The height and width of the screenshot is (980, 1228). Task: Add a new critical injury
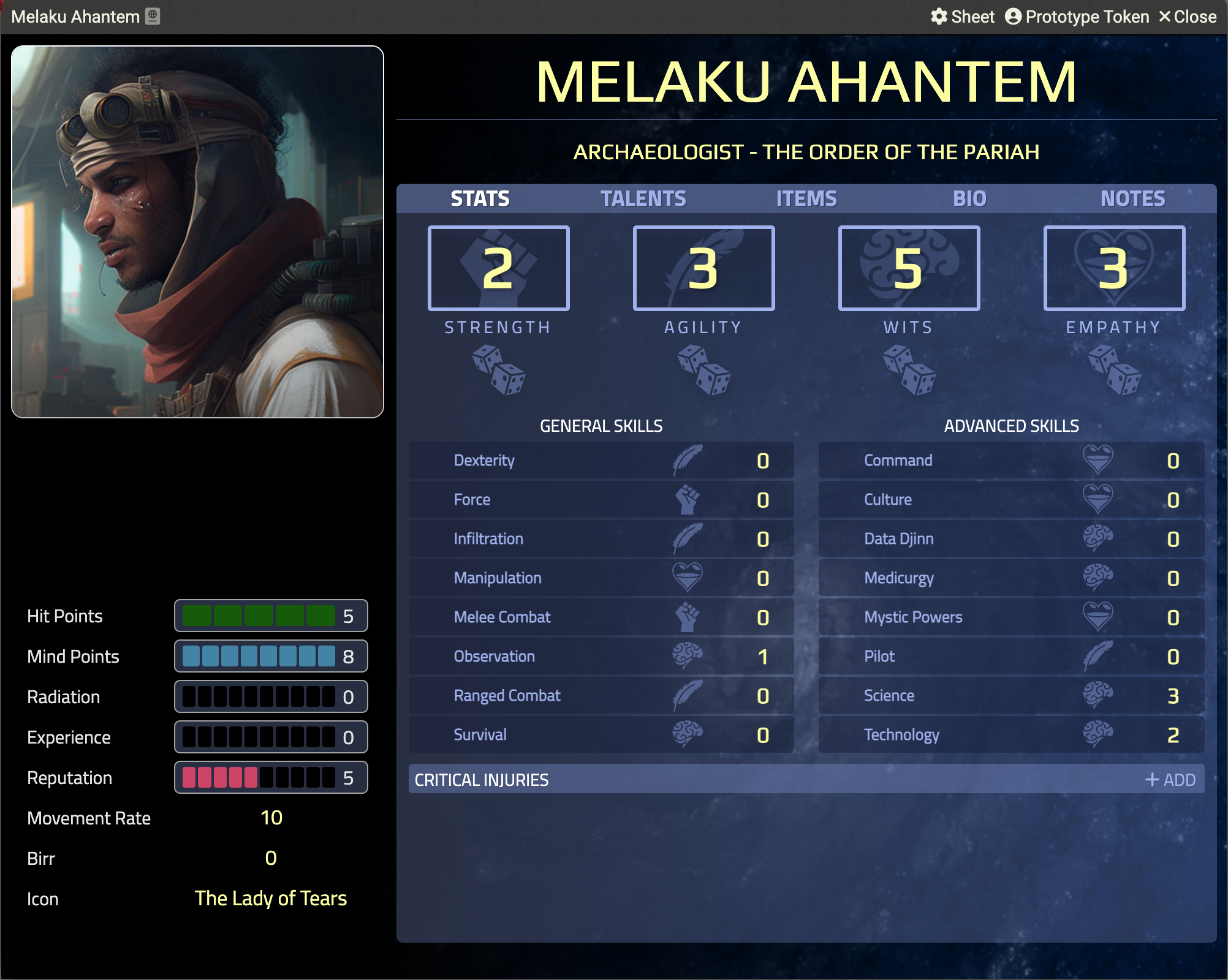[1170, 780]
